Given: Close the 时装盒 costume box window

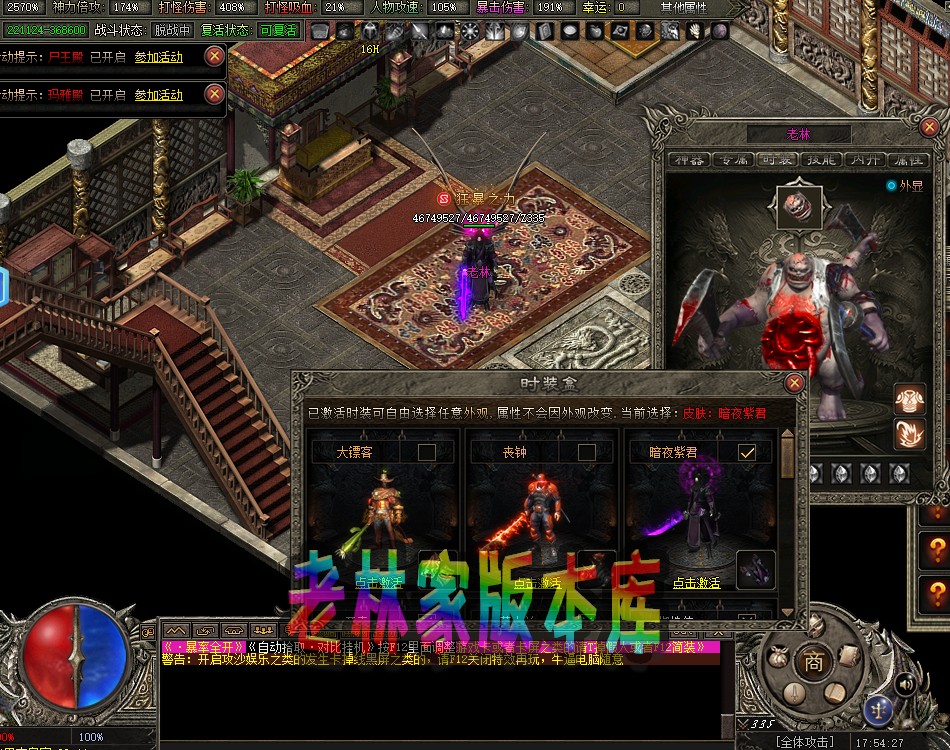Looking at the screenshot, I should click(795, 383).
